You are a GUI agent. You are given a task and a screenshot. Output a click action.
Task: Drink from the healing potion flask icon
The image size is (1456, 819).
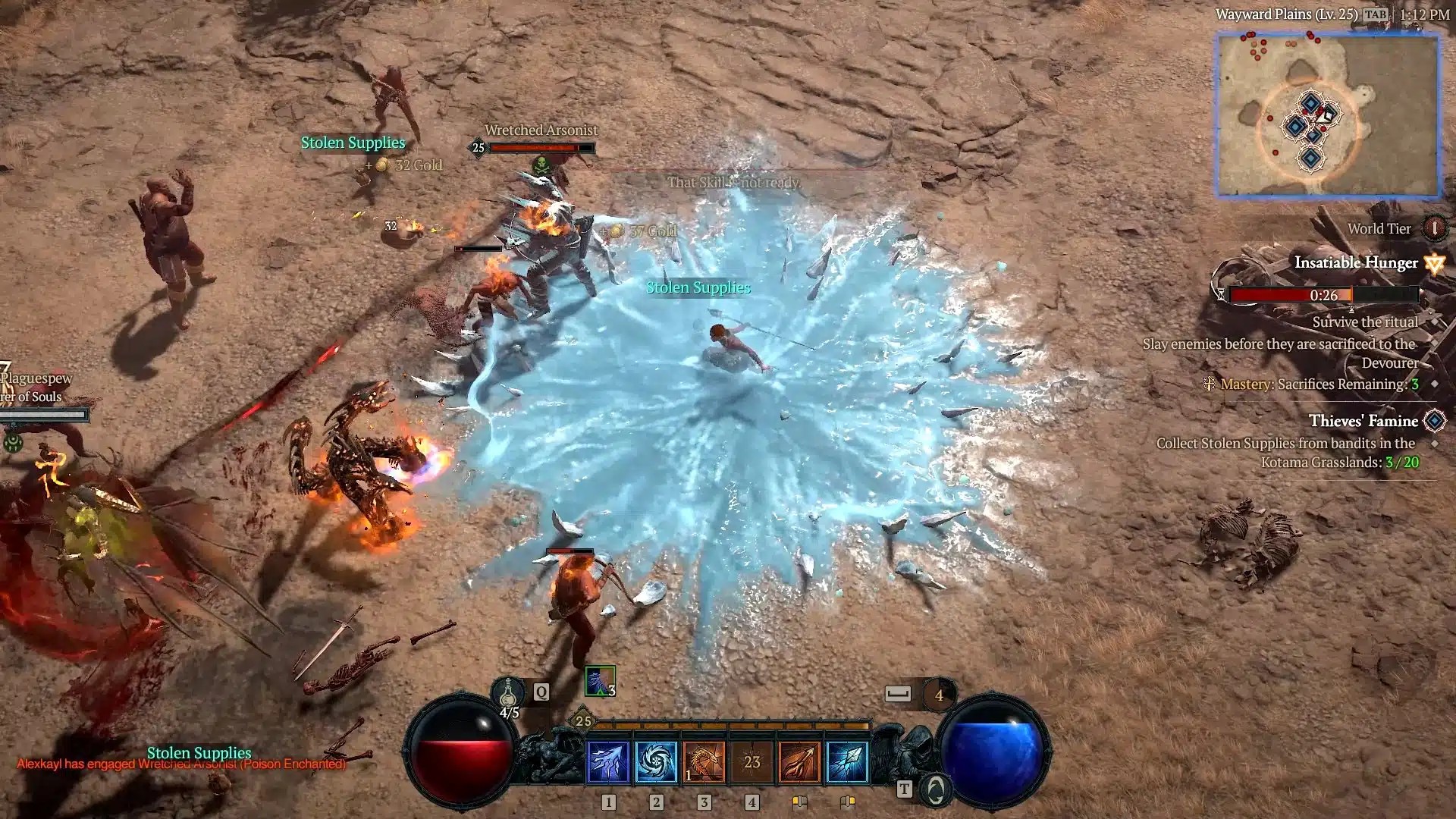tap(507, 692)
